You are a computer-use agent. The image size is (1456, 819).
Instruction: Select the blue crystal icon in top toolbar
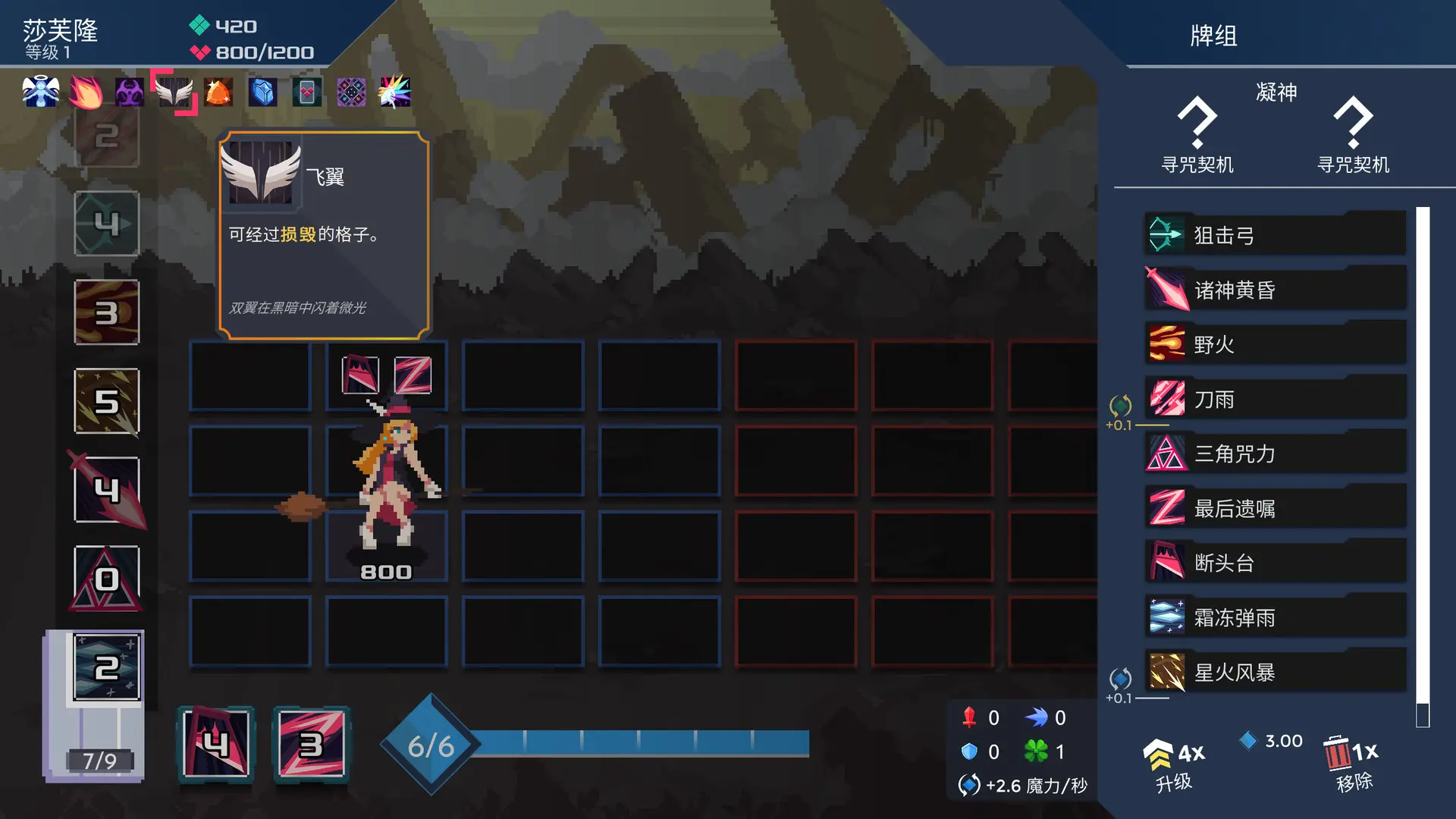pos(262,91)
